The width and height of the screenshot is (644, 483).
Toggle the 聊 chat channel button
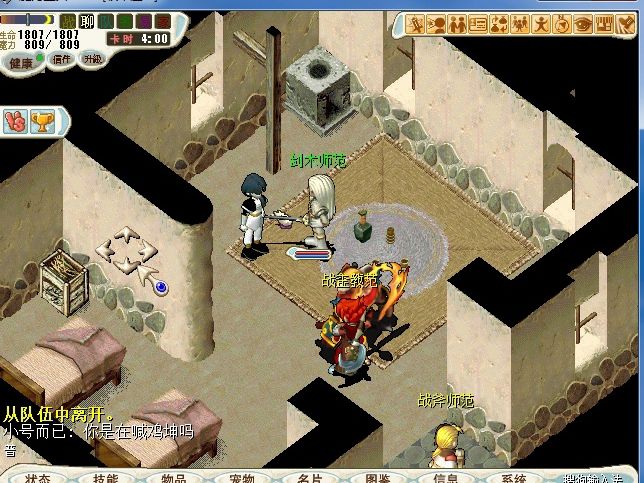pos(86,21)
